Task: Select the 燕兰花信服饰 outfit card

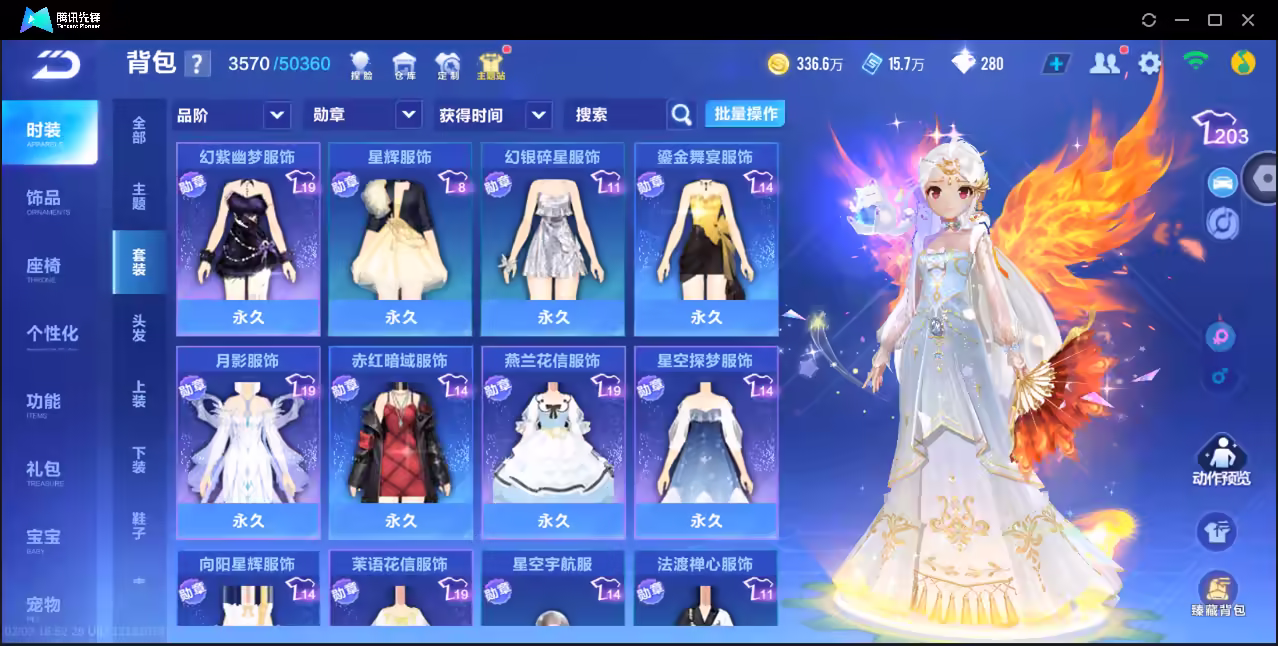Action: [x=553, y=442]
